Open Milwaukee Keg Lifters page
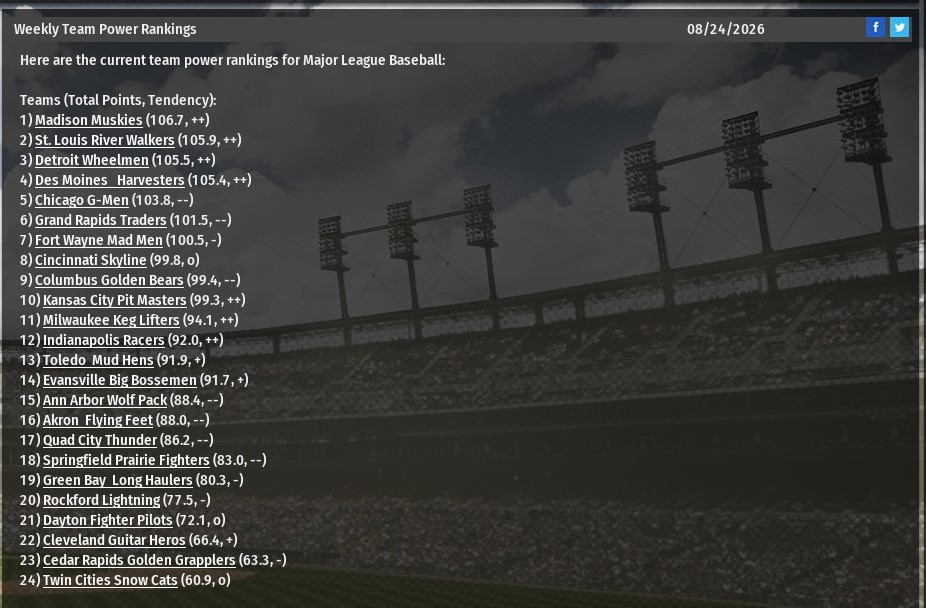Viewport: 926px width, 608px height. point(111,320)
